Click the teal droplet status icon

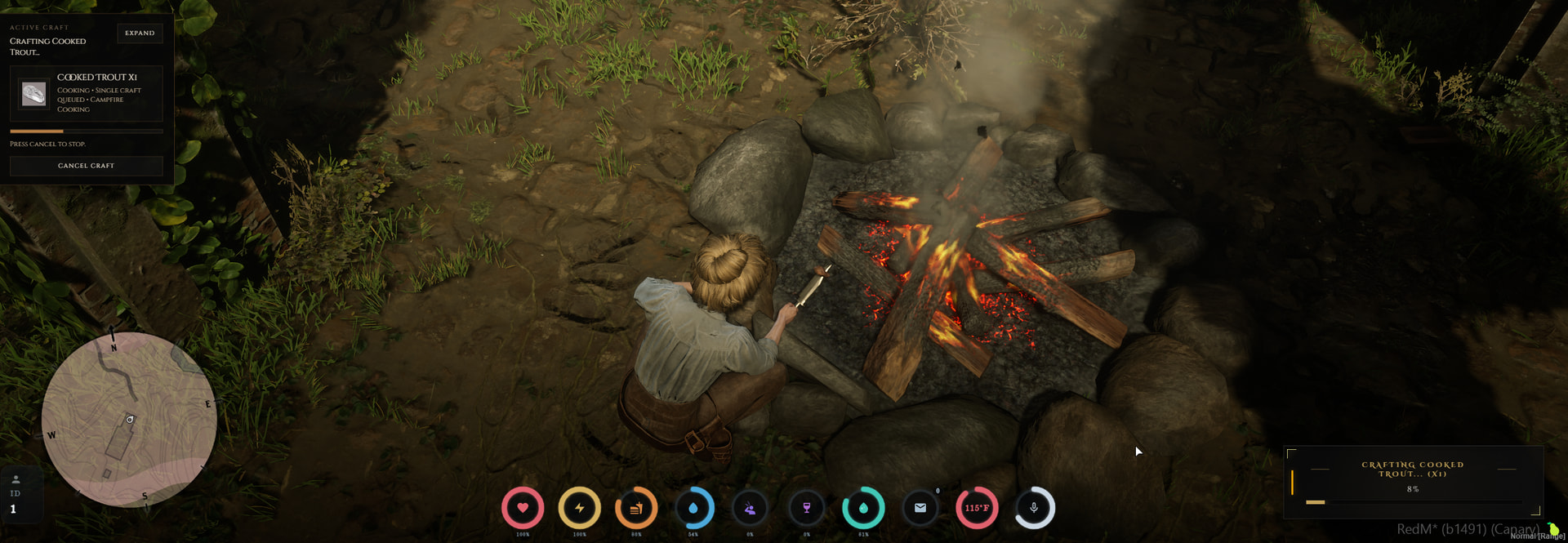tap(863, 508)
